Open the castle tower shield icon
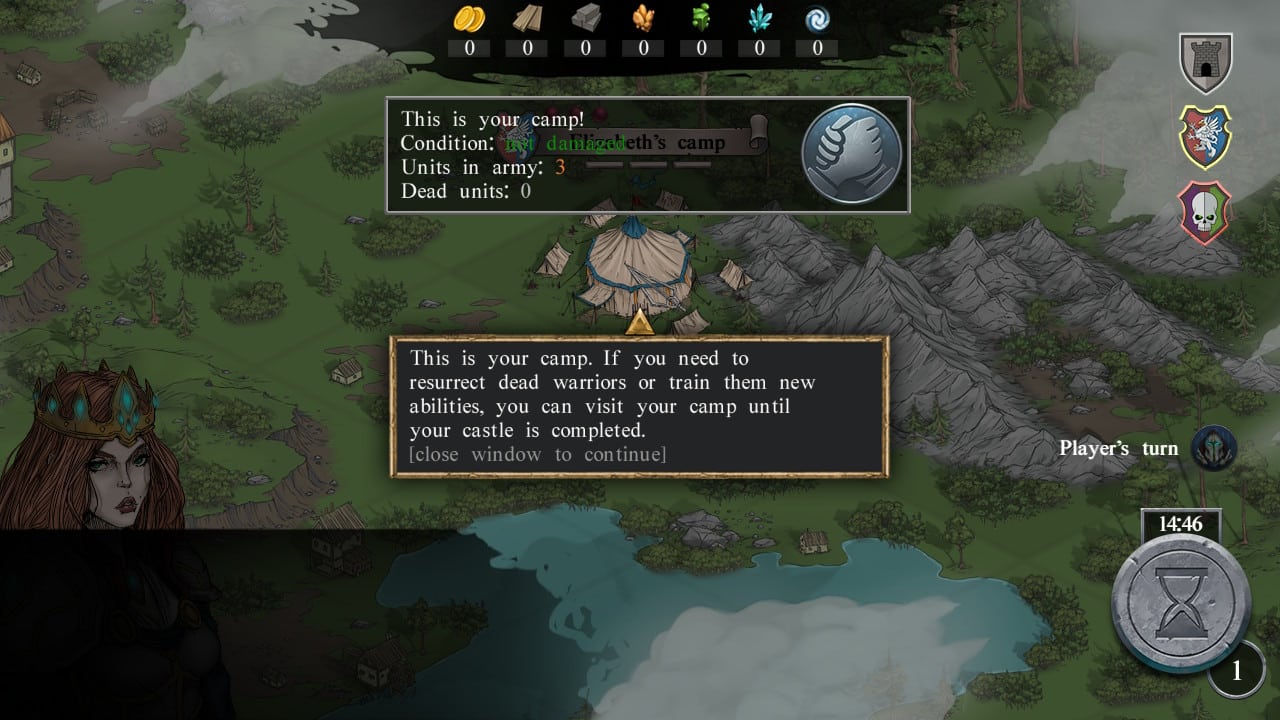The image size is (1280, 720). pos(1205,63)
